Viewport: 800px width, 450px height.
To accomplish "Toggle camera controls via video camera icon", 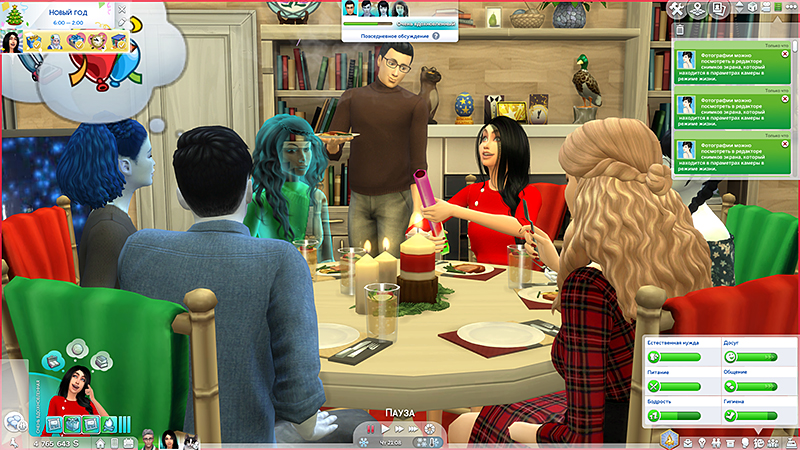I will [767, 8].
